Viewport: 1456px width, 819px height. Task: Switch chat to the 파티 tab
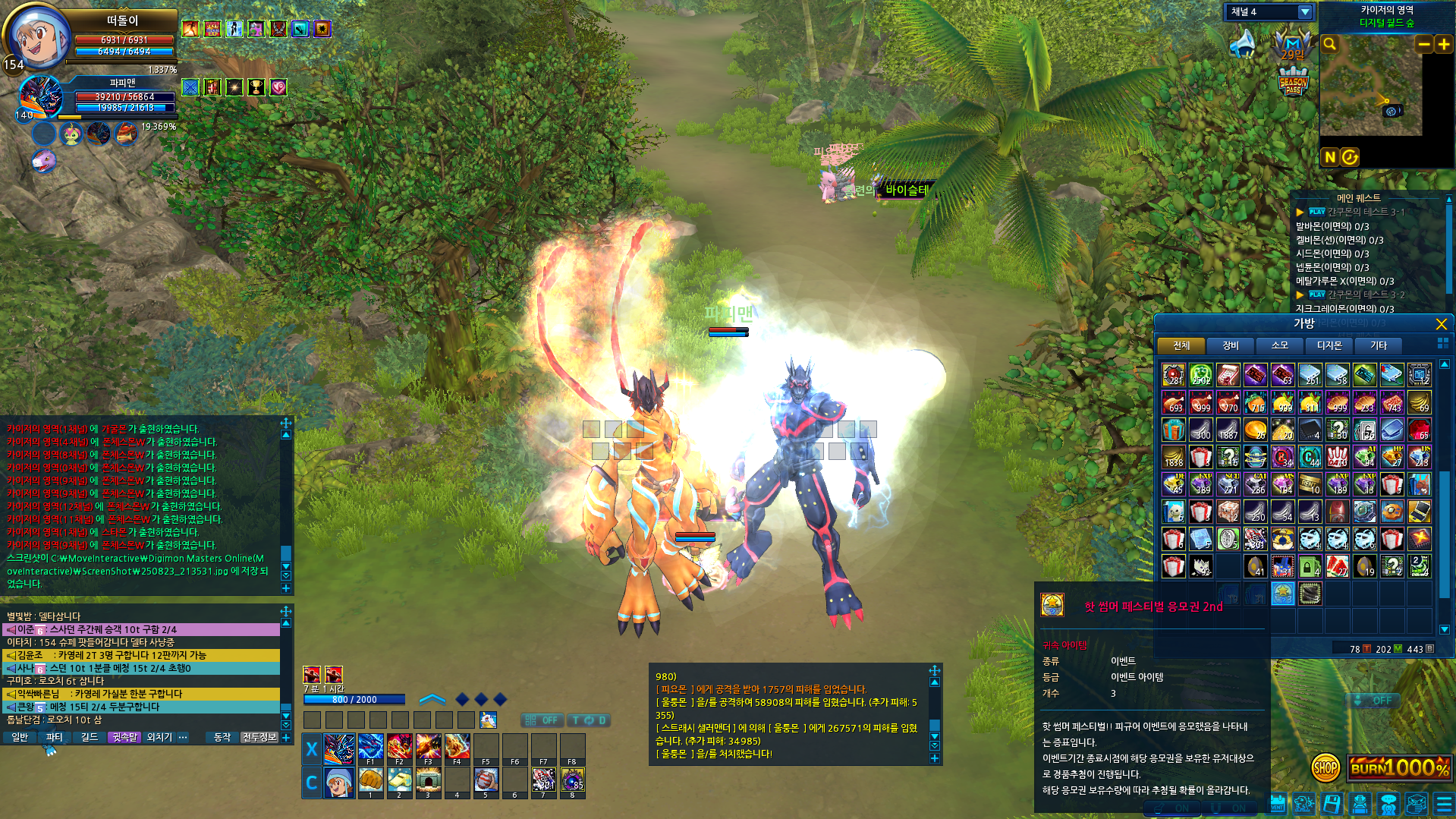point(54,737)
